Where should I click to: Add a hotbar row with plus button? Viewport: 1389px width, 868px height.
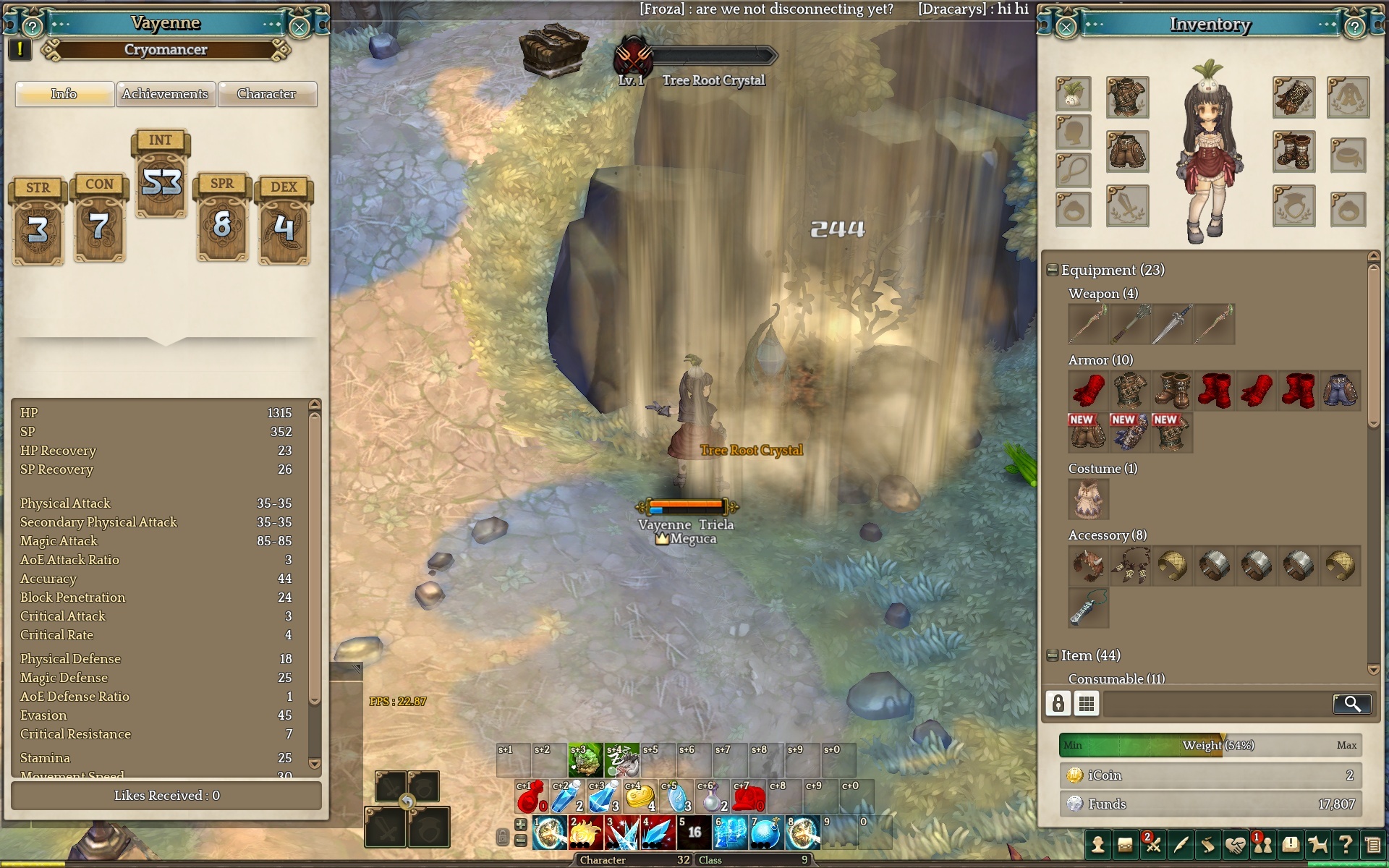pos(520,825)
